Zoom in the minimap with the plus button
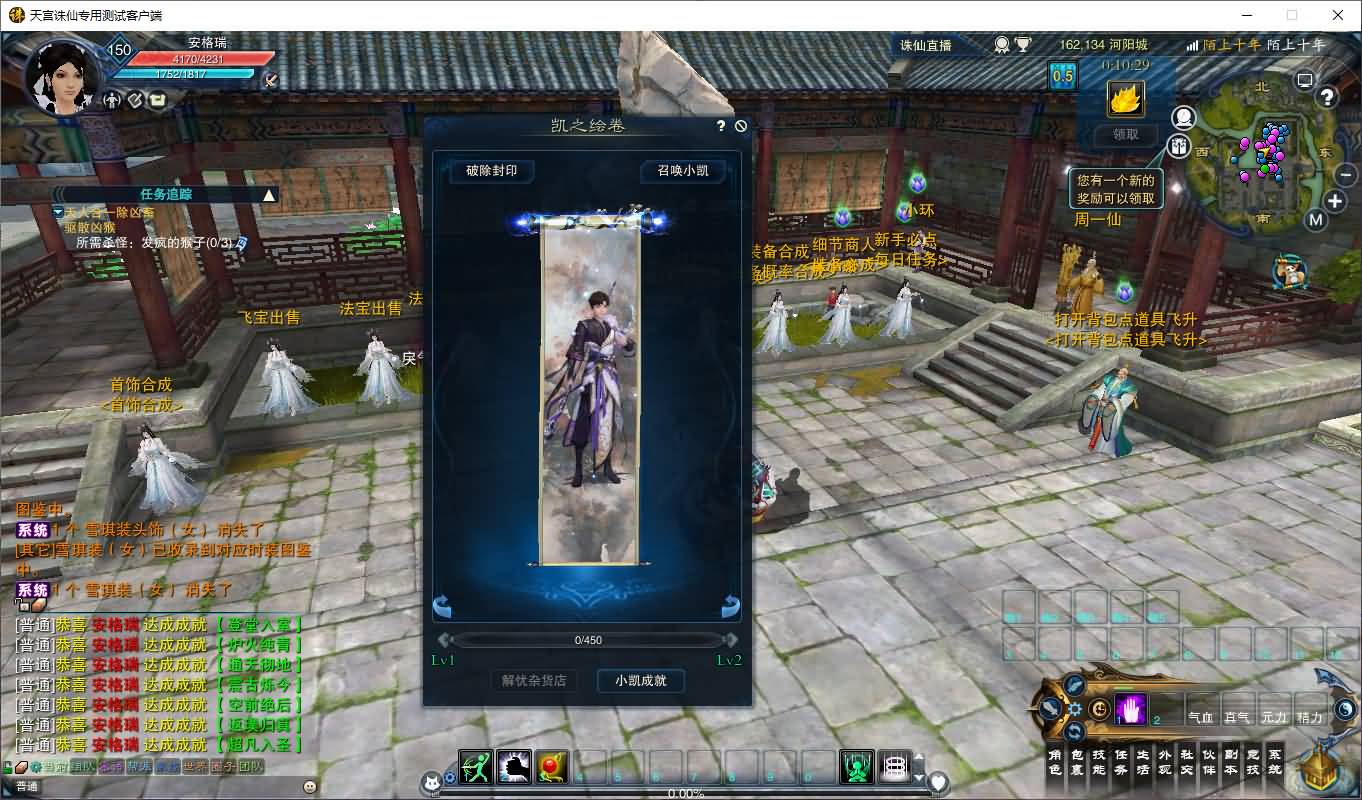The width and height of the screenshot is (1362, 800). click(1334, 200)
